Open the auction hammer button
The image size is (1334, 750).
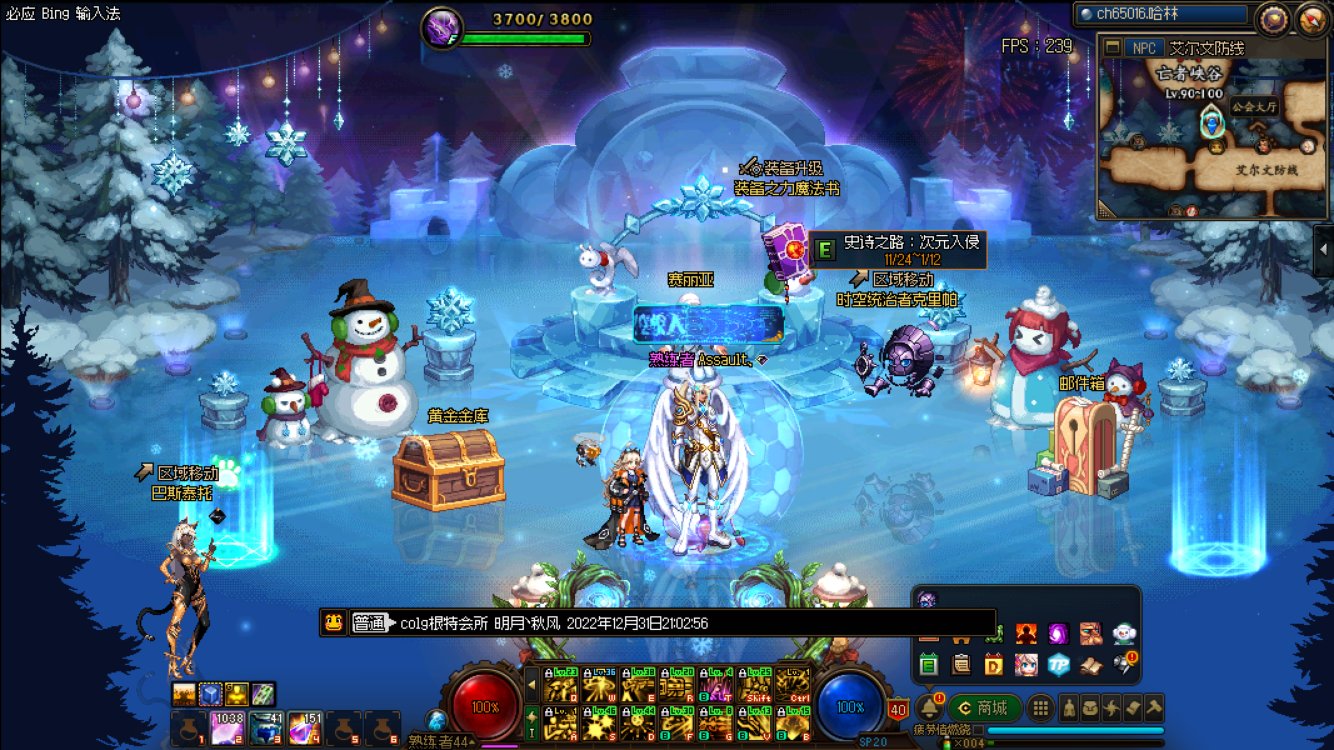(x=1154, y=708)
